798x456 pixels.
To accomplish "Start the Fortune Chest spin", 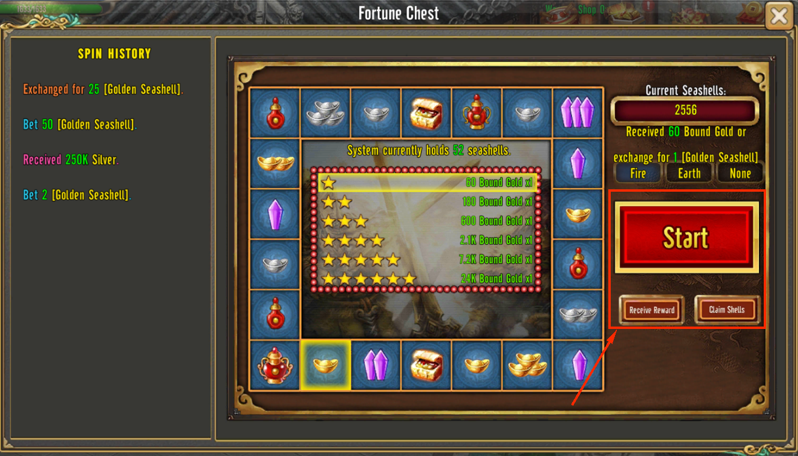I will coord(685,238).
